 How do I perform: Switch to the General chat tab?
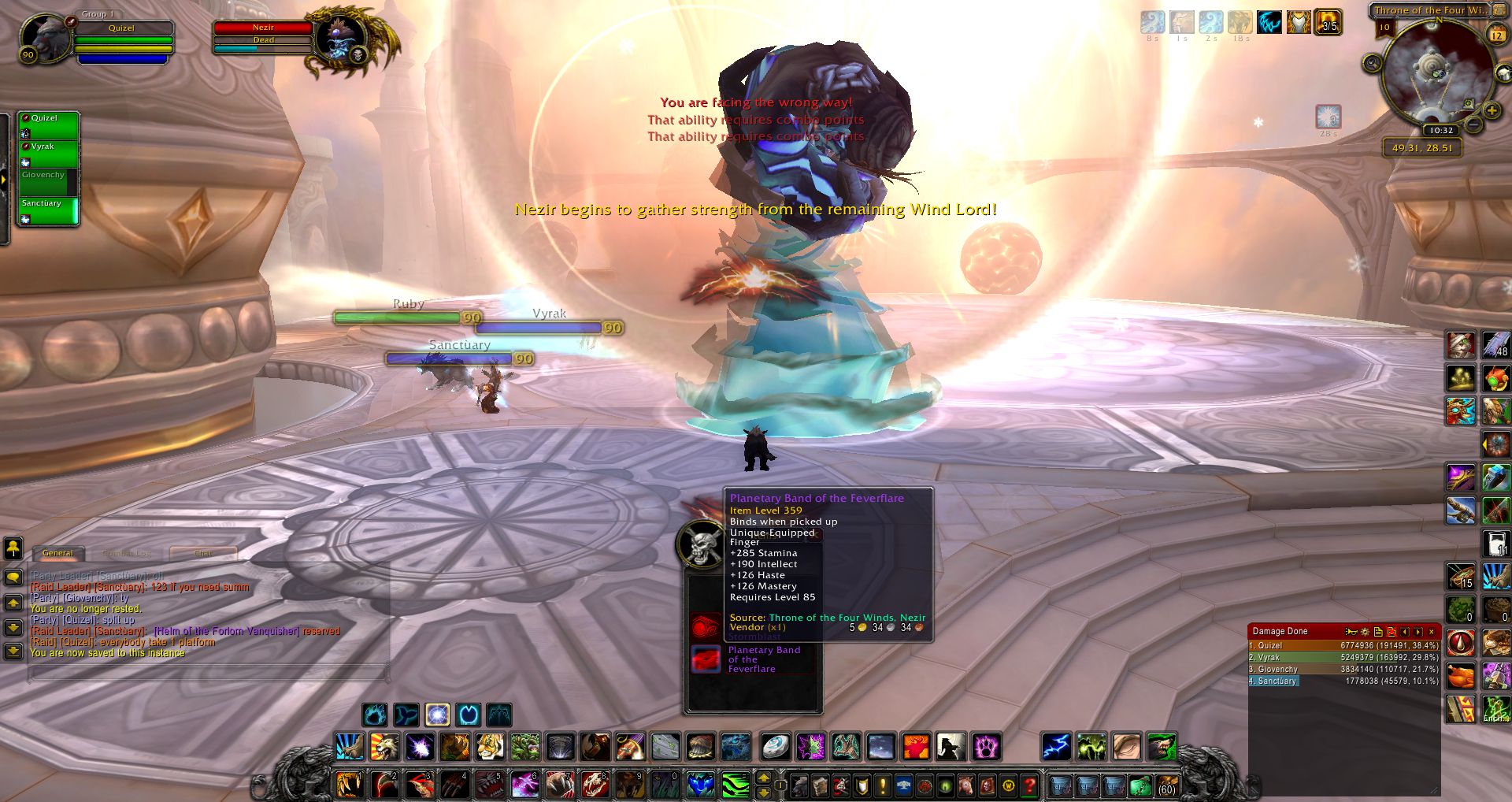point(57,553)
